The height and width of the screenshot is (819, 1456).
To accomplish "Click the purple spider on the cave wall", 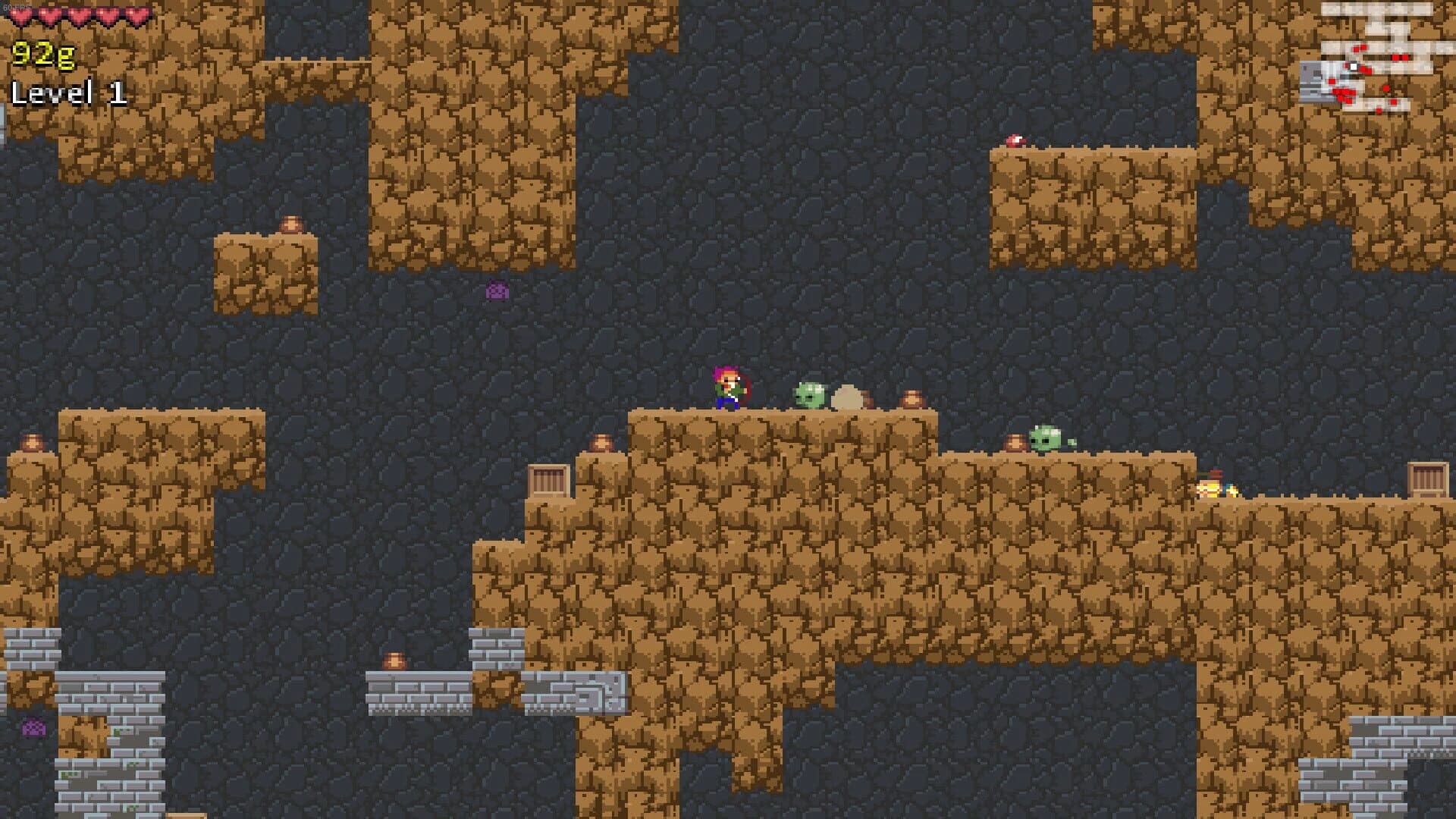I will click(x=497, y=290).
